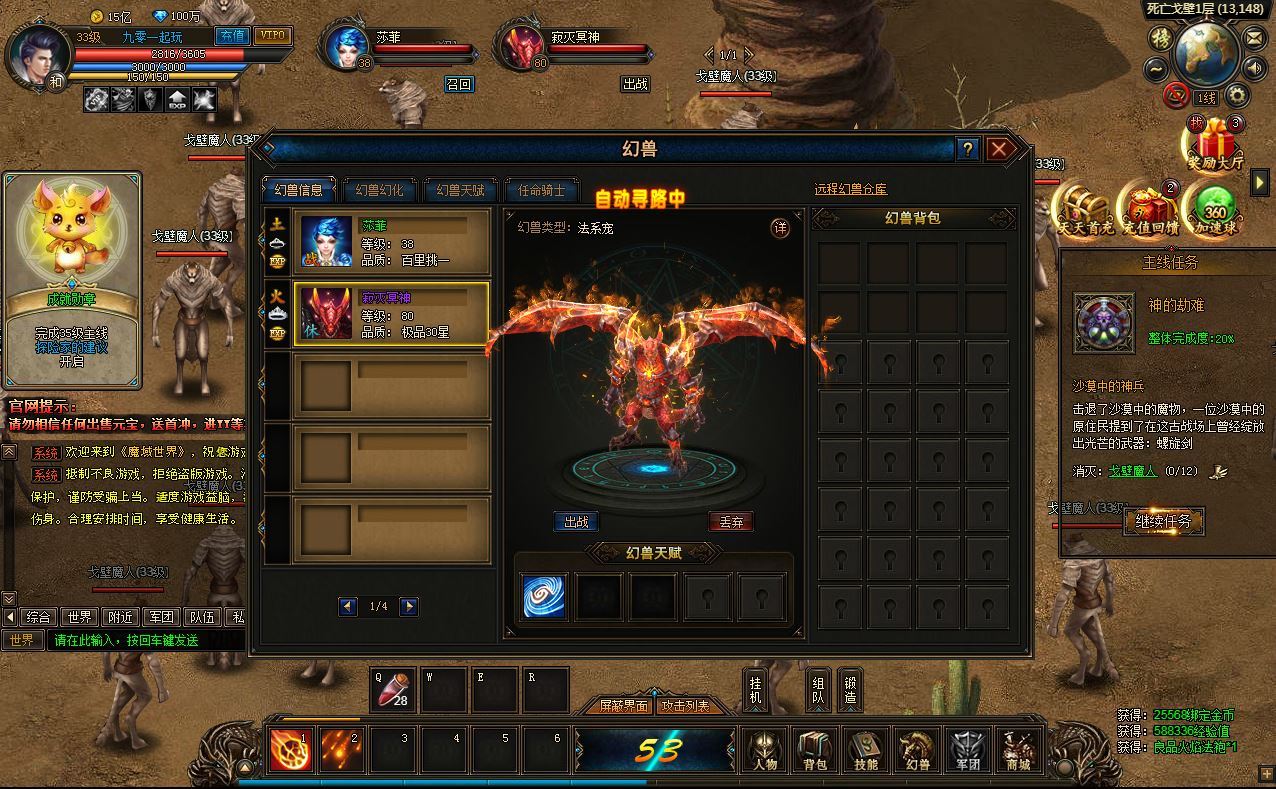Open the 任命骑士 tab
This screenshot has width=1276, height=789.
[541, 190]
